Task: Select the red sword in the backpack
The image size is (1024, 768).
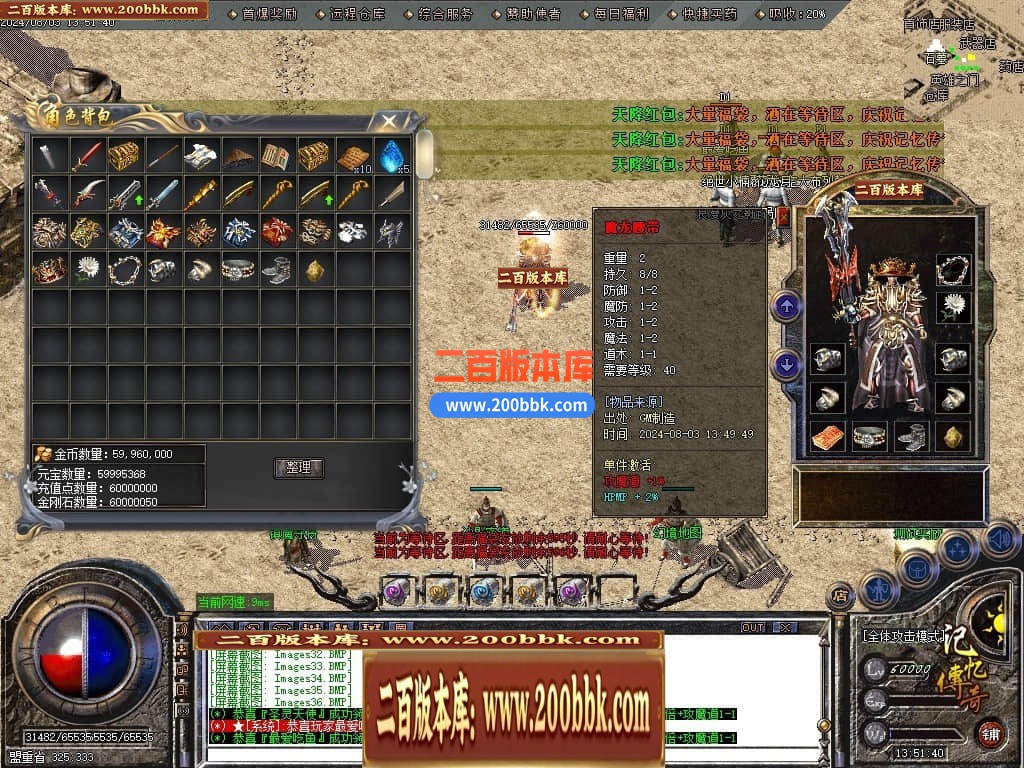Action: pos(88,155)
